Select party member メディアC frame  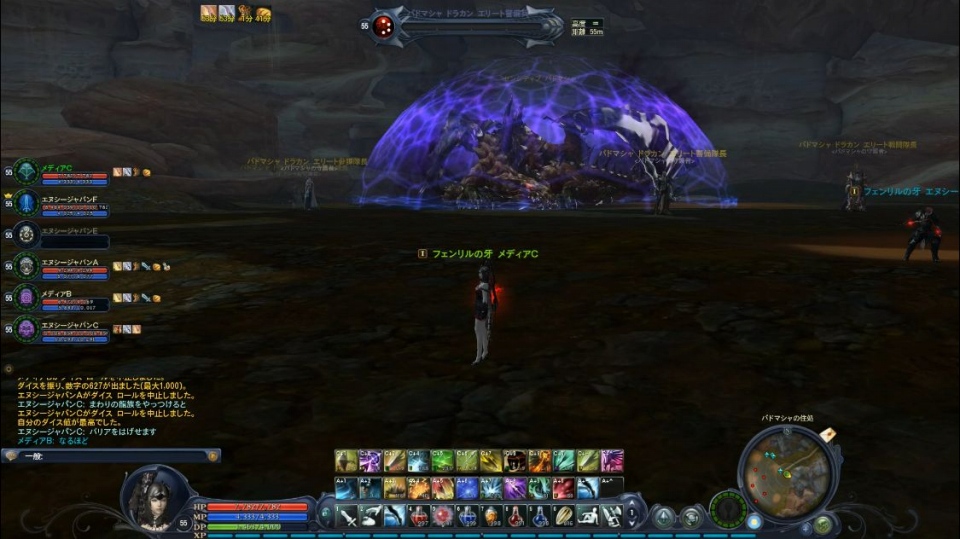point(70,174)
